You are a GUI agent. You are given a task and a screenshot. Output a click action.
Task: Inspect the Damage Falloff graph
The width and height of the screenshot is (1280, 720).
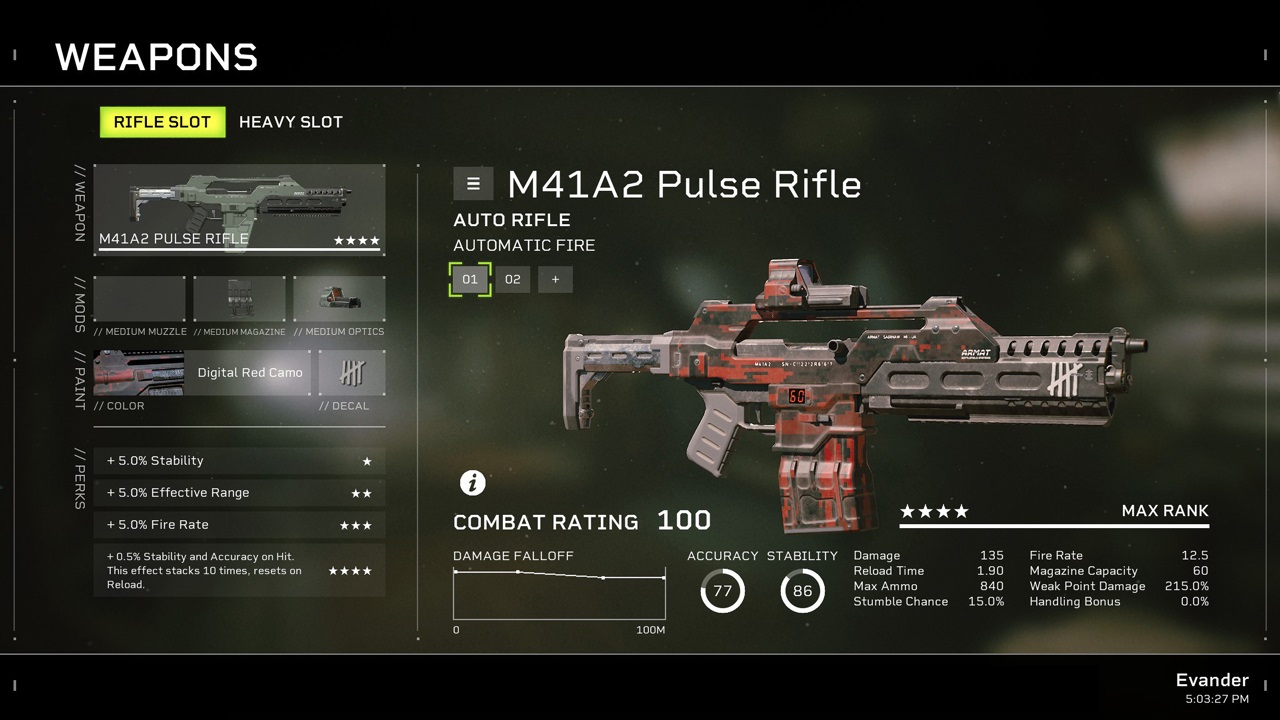tap(559, 590)
